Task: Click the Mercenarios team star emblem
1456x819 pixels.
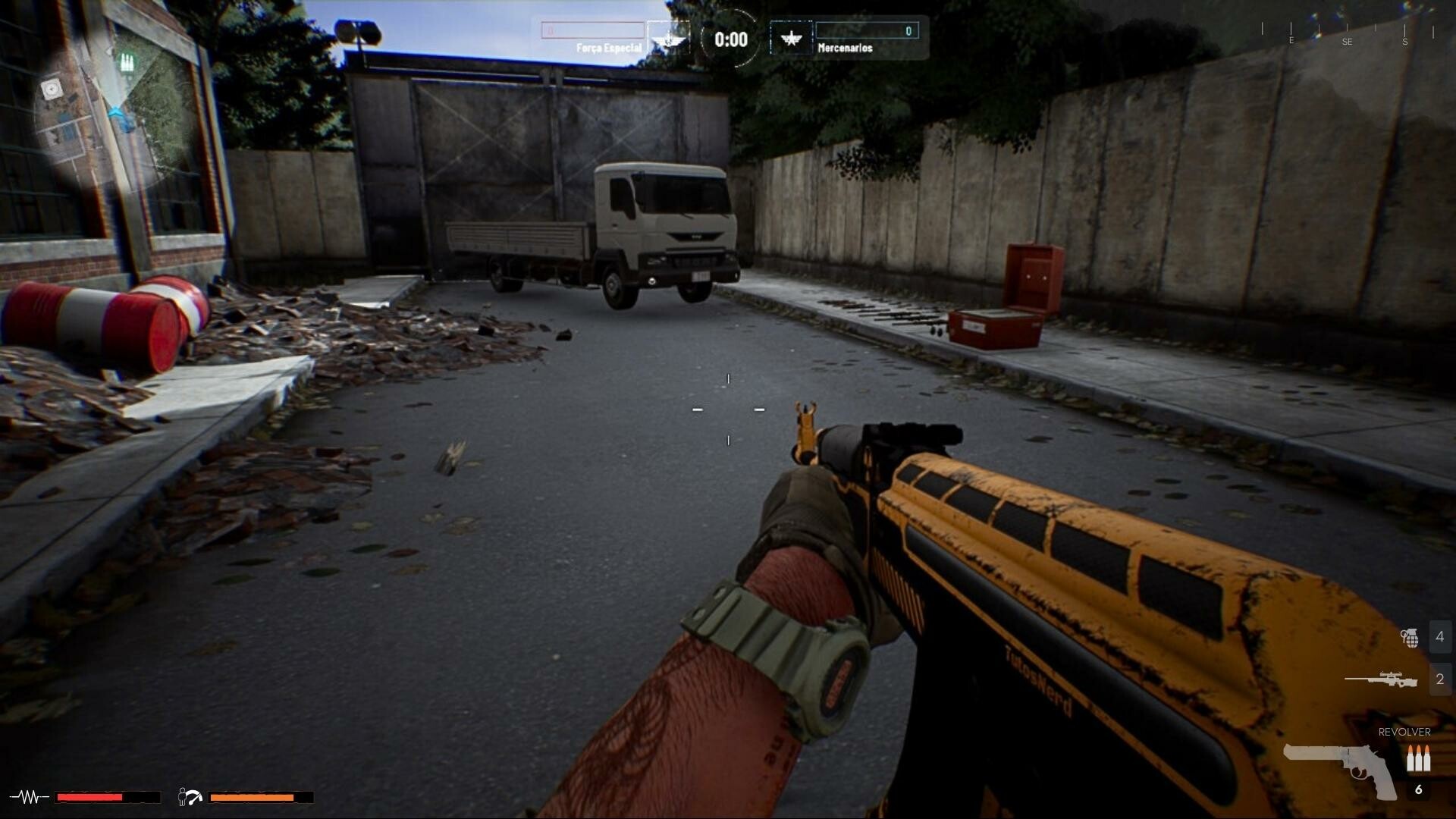Action: pos(792,39)
